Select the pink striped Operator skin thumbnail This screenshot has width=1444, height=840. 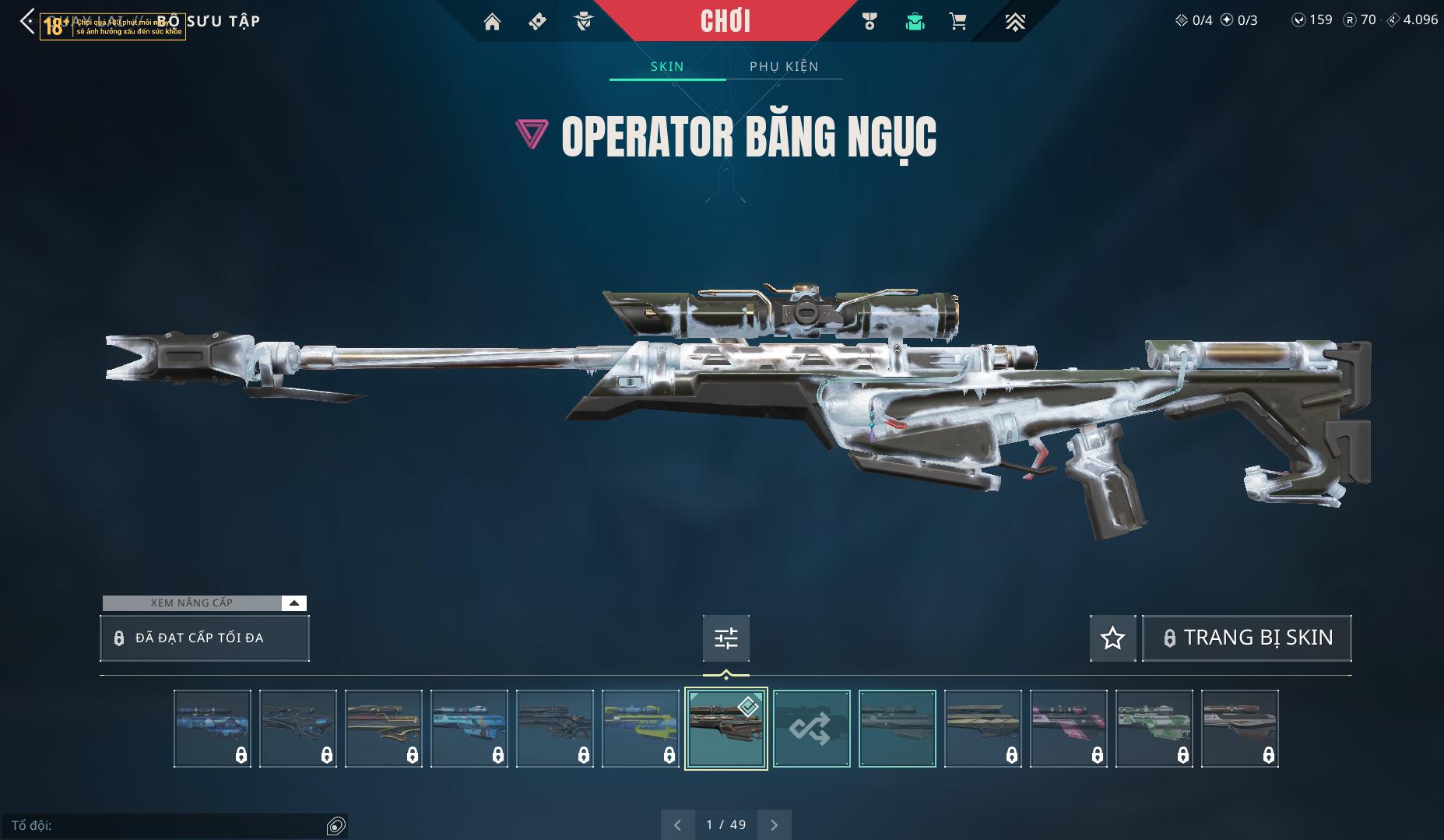pyautogui.click(x=1068, y=729)
